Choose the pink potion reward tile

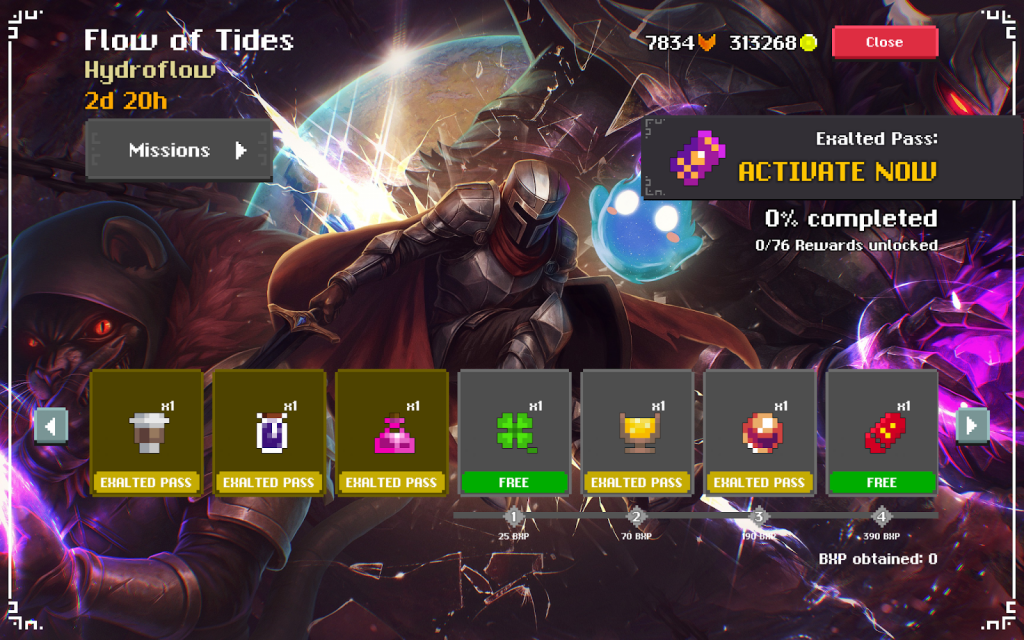point(391,432)
